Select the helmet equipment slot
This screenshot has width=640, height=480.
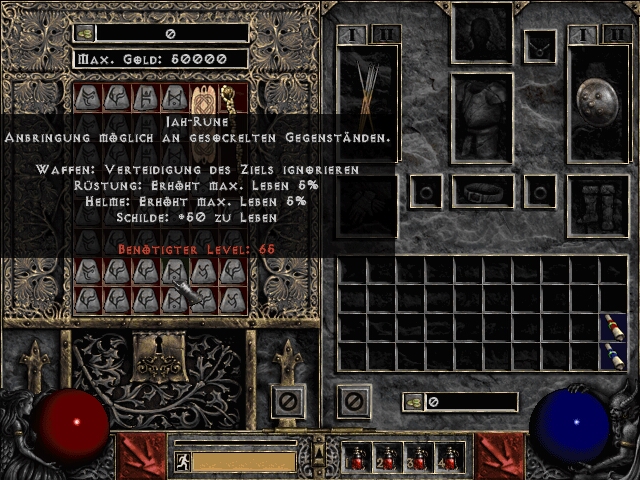482,33
